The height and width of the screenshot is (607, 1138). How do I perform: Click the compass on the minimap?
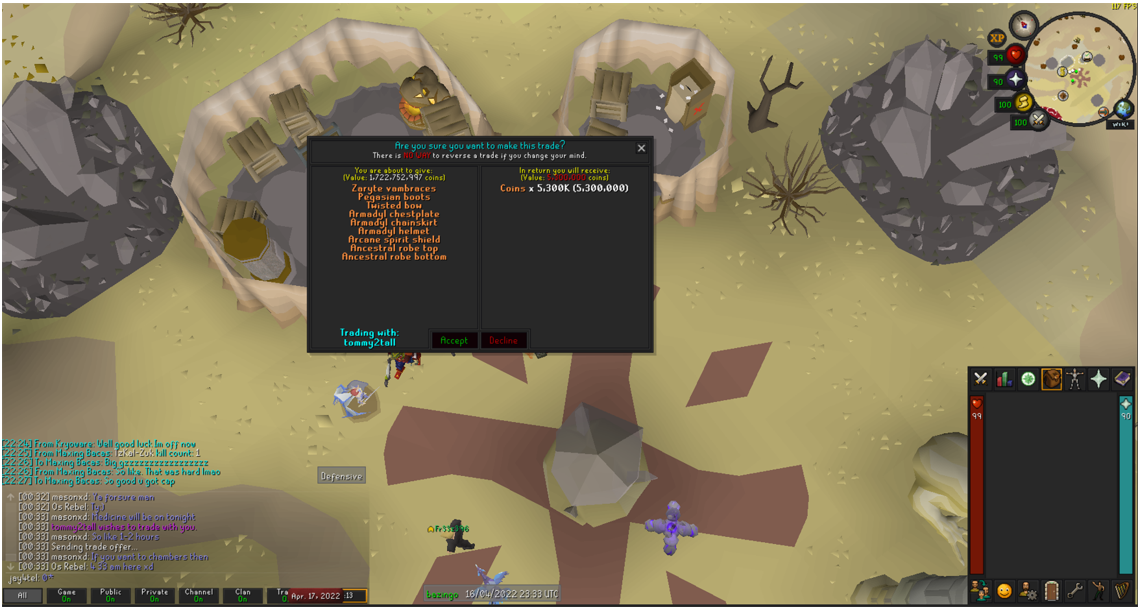tap(1023, 23)
